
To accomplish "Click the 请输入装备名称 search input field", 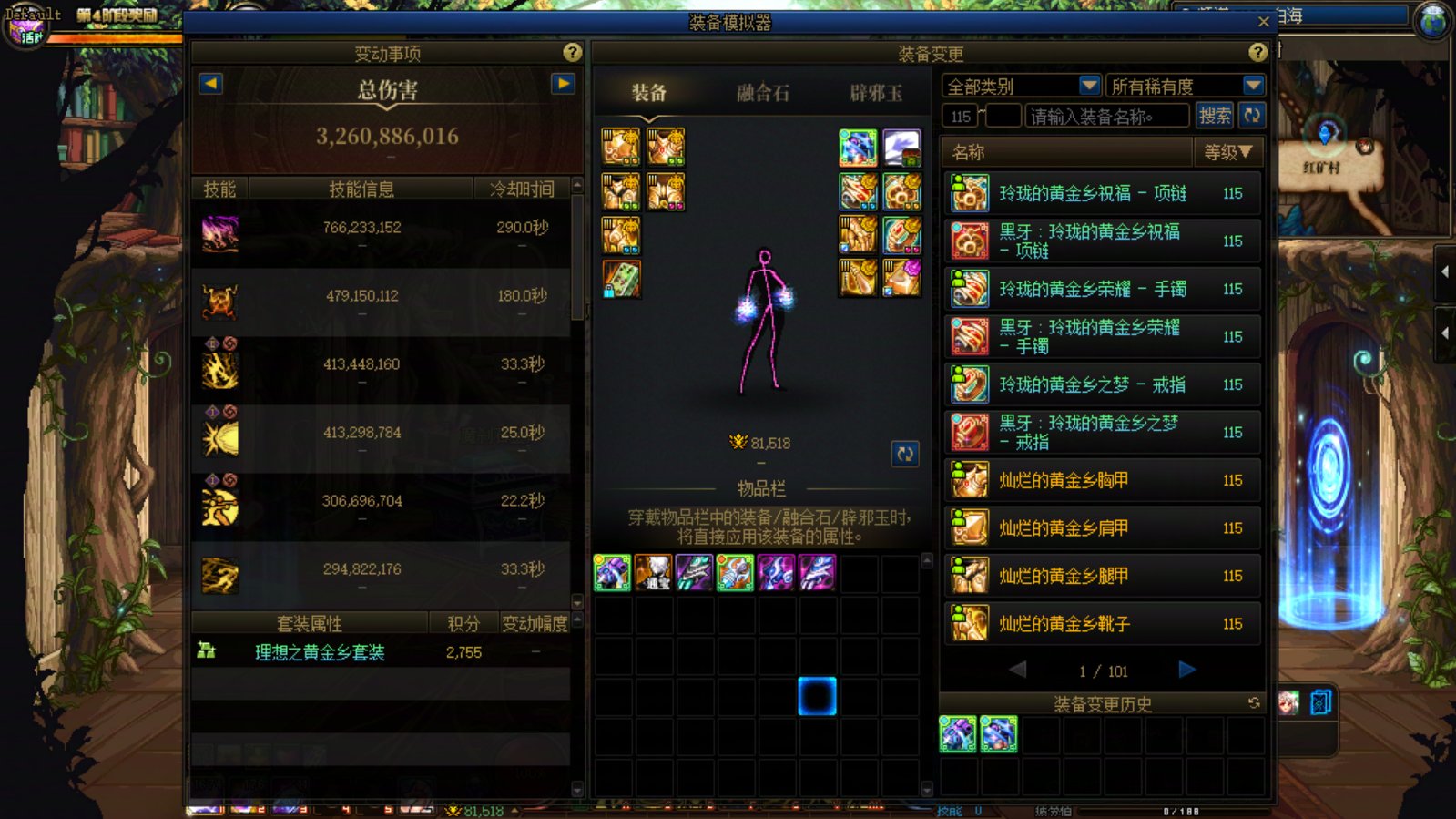I will tap(1106, 115).
